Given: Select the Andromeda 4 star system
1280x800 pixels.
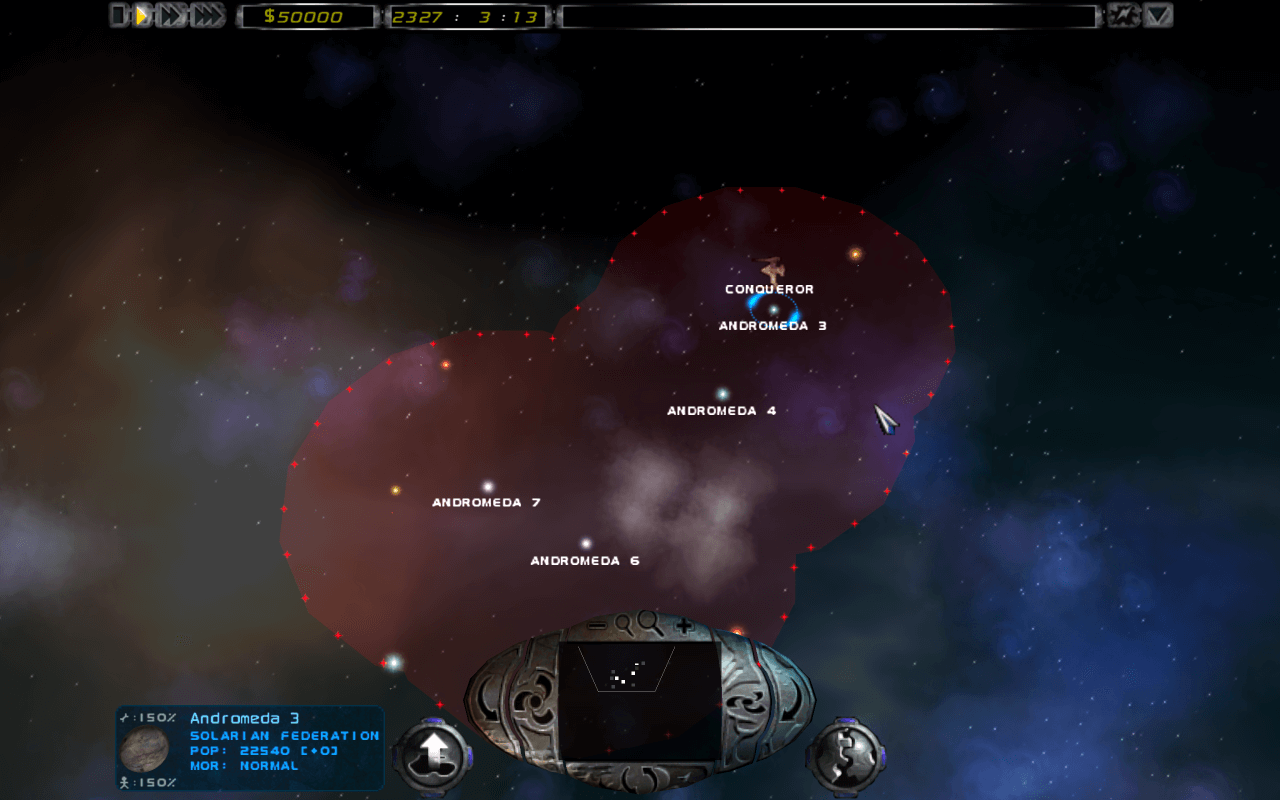Looking at the screenshot, I should click(722, 394).
